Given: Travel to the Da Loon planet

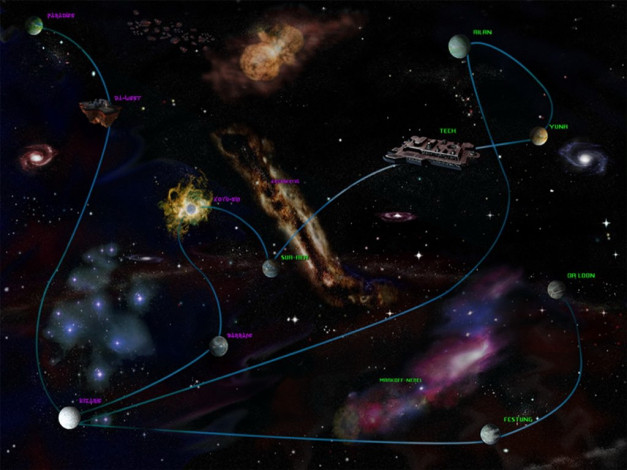Looking at the screenshot, I should (557, 289).
